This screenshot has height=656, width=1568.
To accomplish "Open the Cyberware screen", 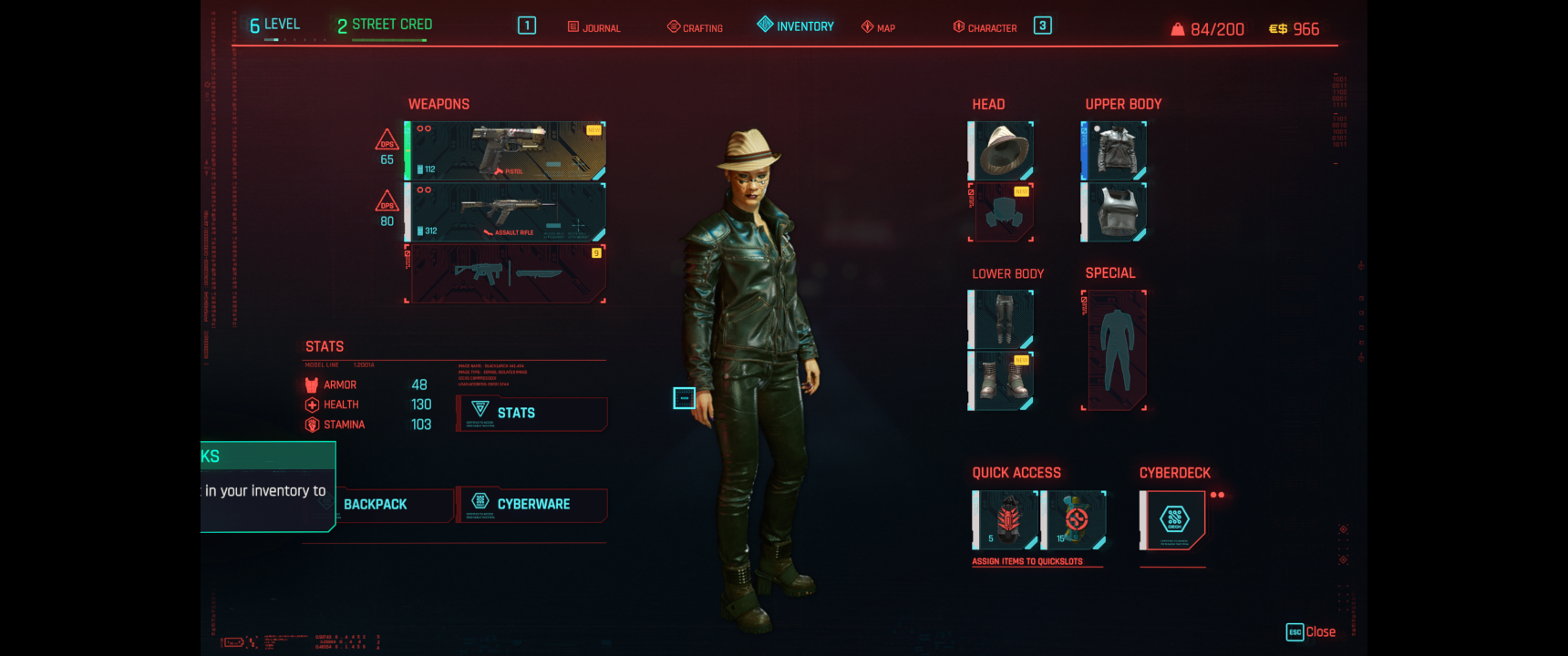I will [x=532, y=505].
